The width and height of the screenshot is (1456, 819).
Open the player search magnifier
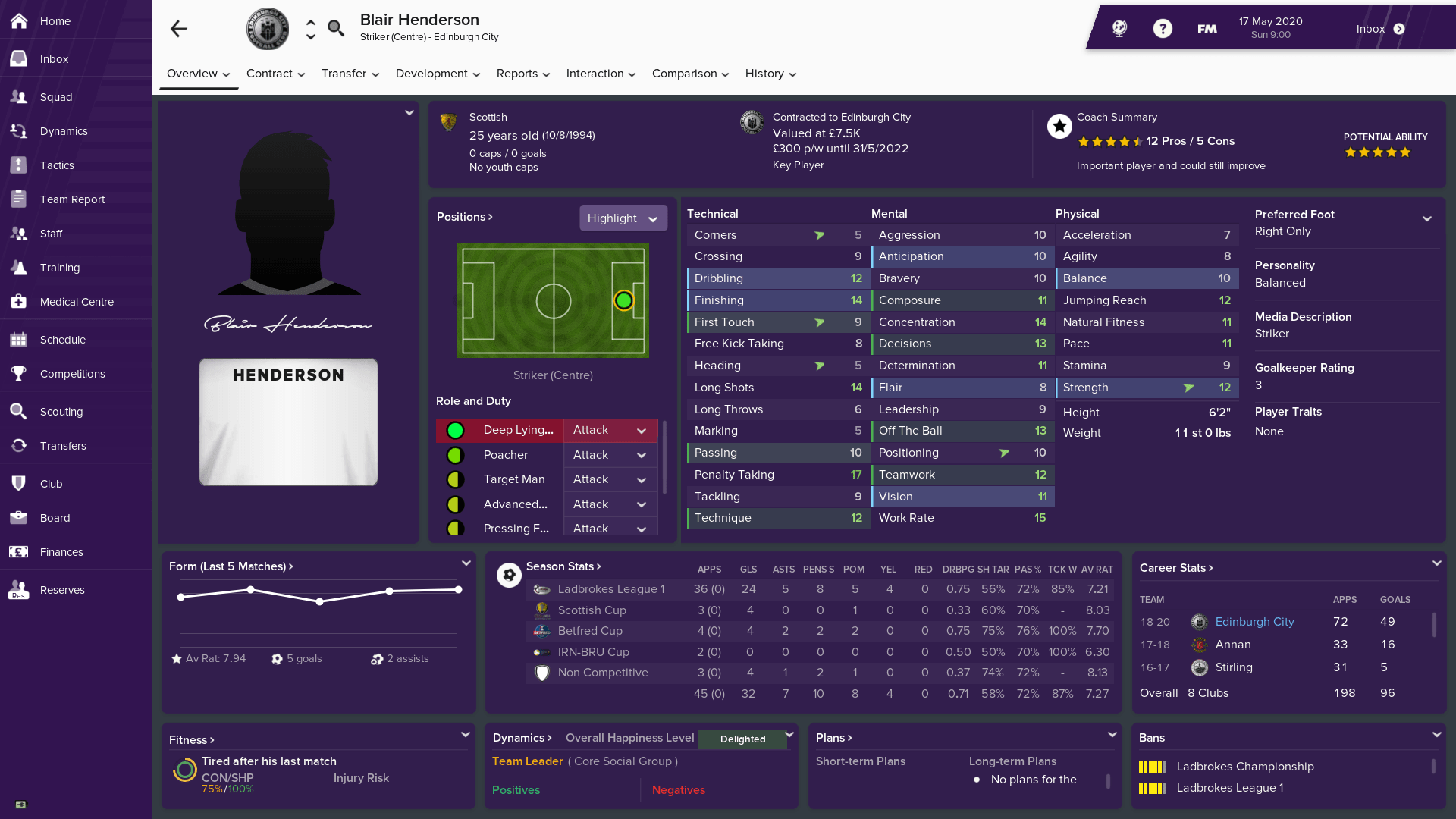[x=336, y=29]
